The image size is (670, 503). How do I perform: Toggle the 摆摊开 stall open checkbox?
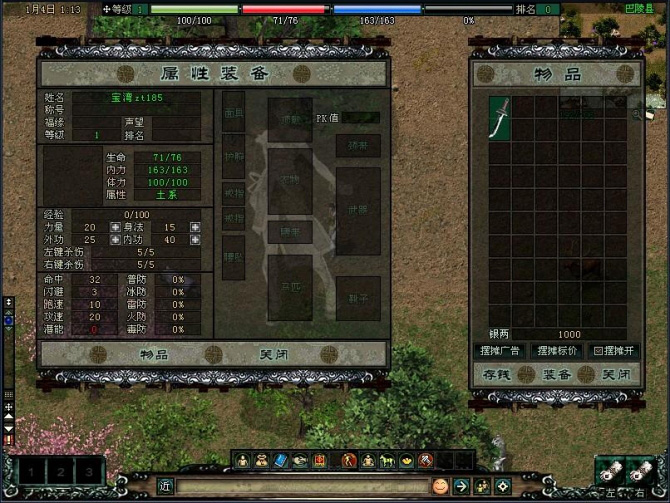(599, 351)
